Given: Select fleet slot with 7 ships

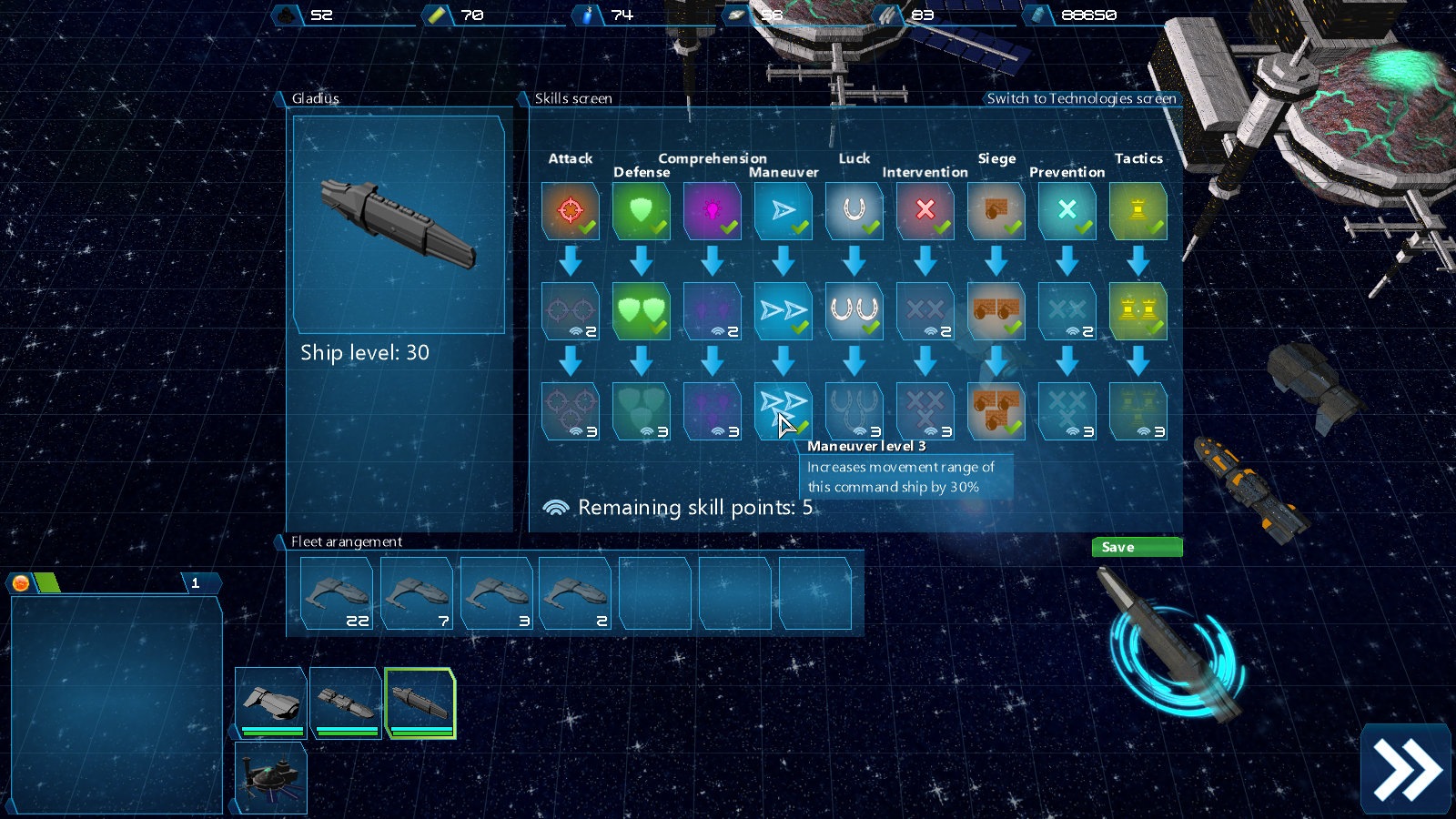Looking at the screenshot, I should click(417, 593).
